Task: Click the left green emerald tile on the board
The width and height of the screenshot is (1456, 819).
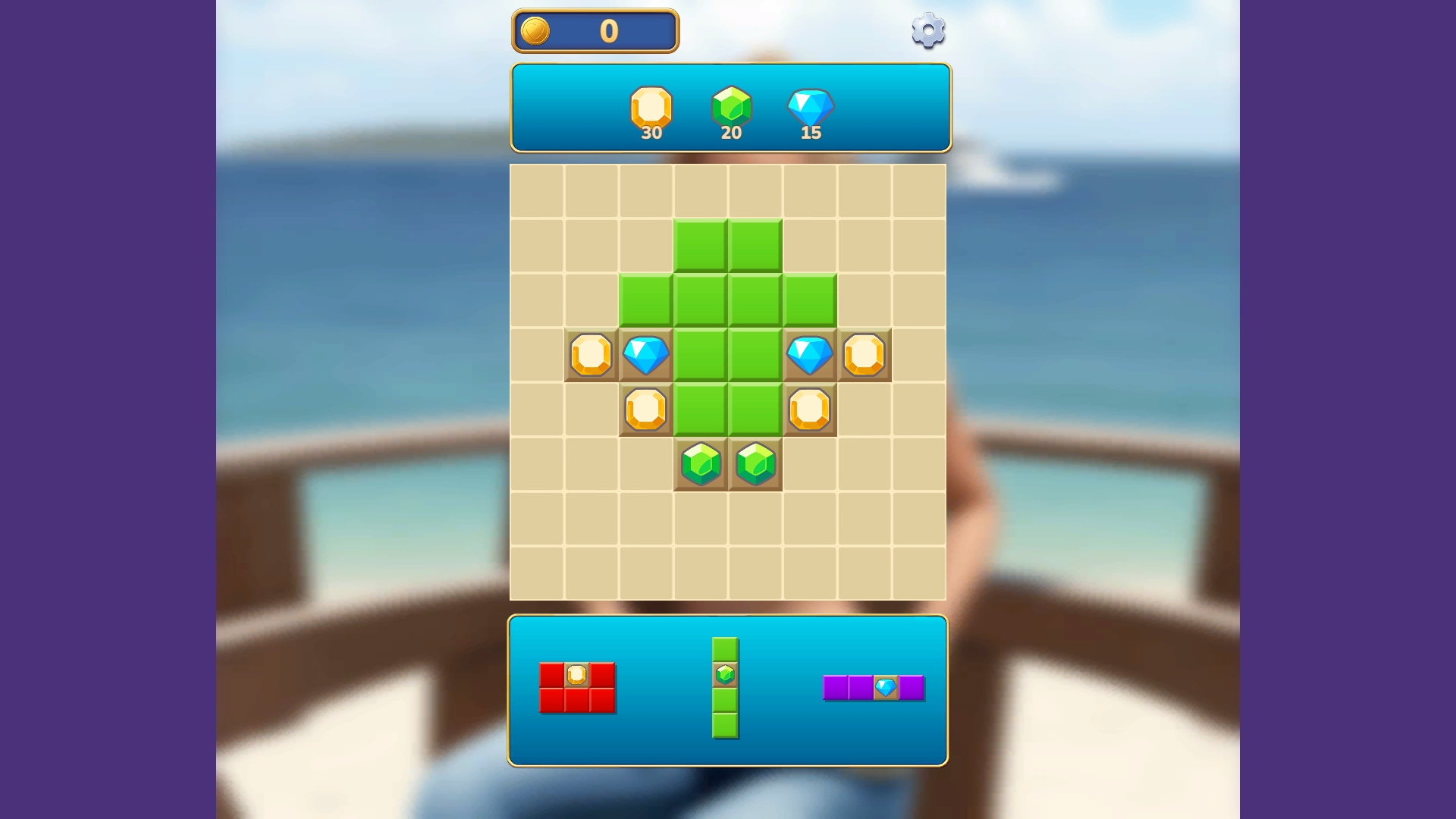Action: 701,463
